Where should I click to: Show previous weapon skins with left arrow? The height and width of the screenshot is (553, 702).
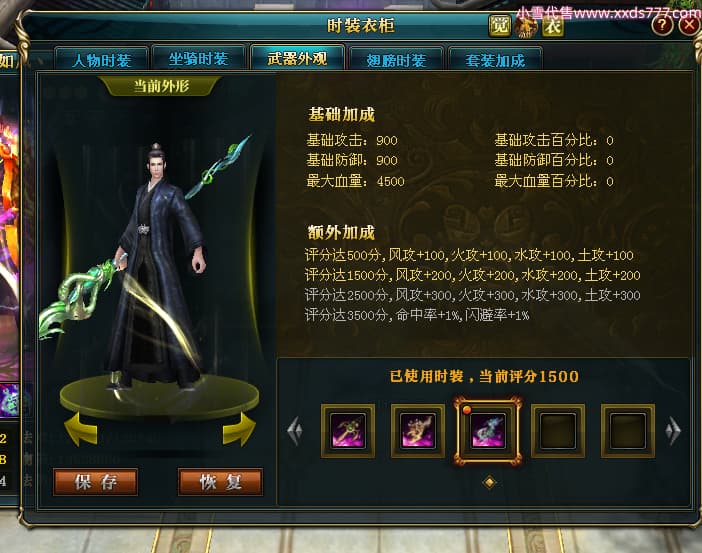tap(294, 431)
